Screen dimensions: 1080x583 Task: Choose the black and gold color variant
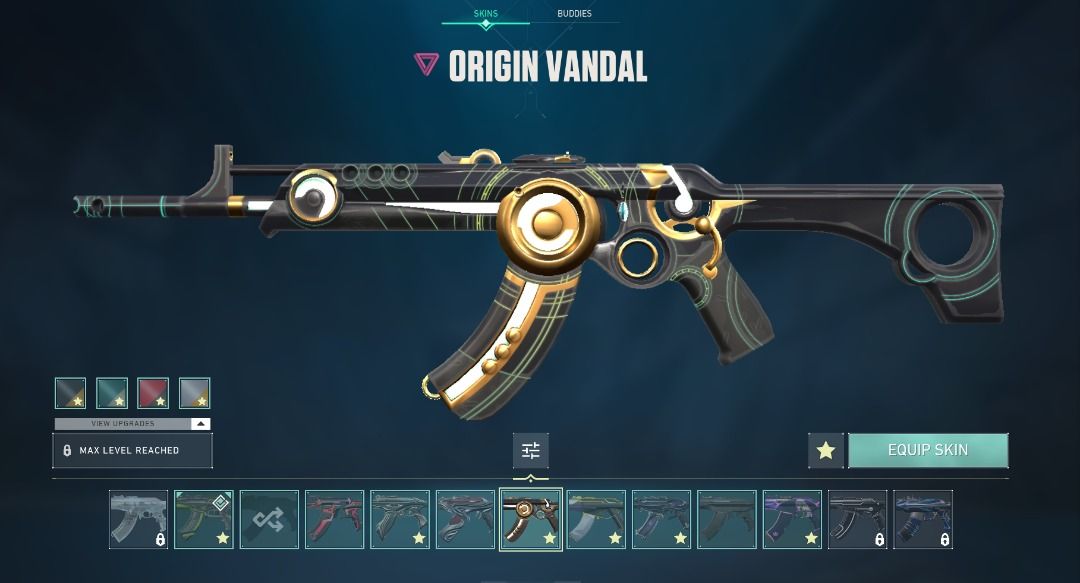click(70, 393)
